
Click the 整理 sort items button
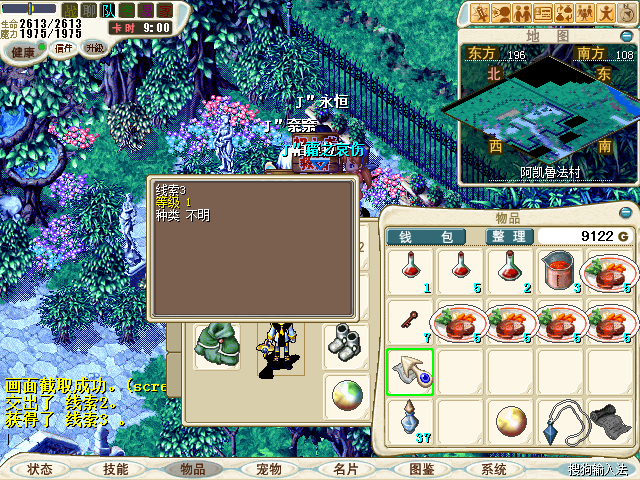[507, 236]
